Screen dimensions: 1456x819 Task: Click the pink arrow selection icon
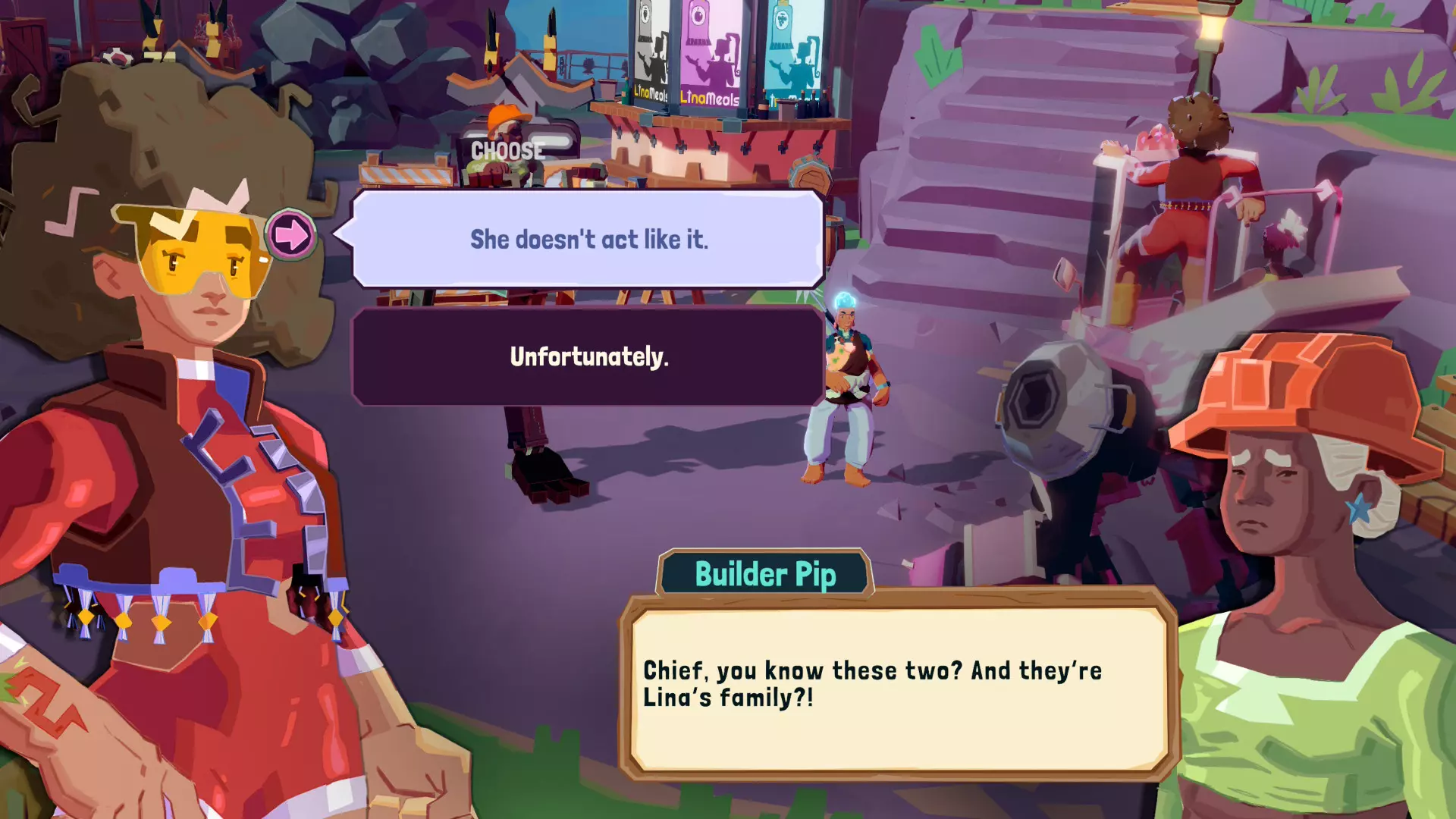291,234
